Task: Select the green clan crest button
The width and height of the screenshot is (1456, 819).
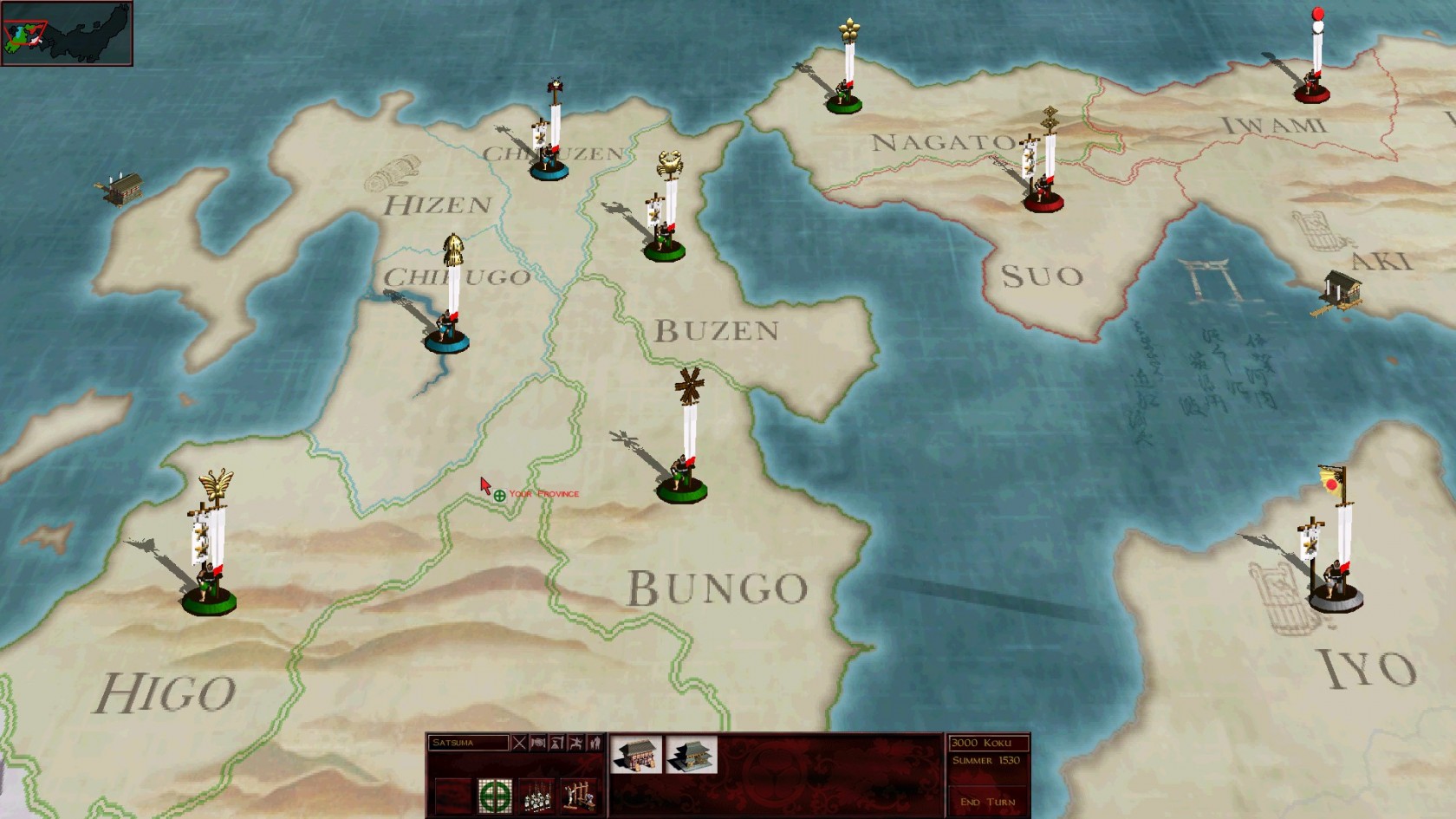Action: coord(495,796)
